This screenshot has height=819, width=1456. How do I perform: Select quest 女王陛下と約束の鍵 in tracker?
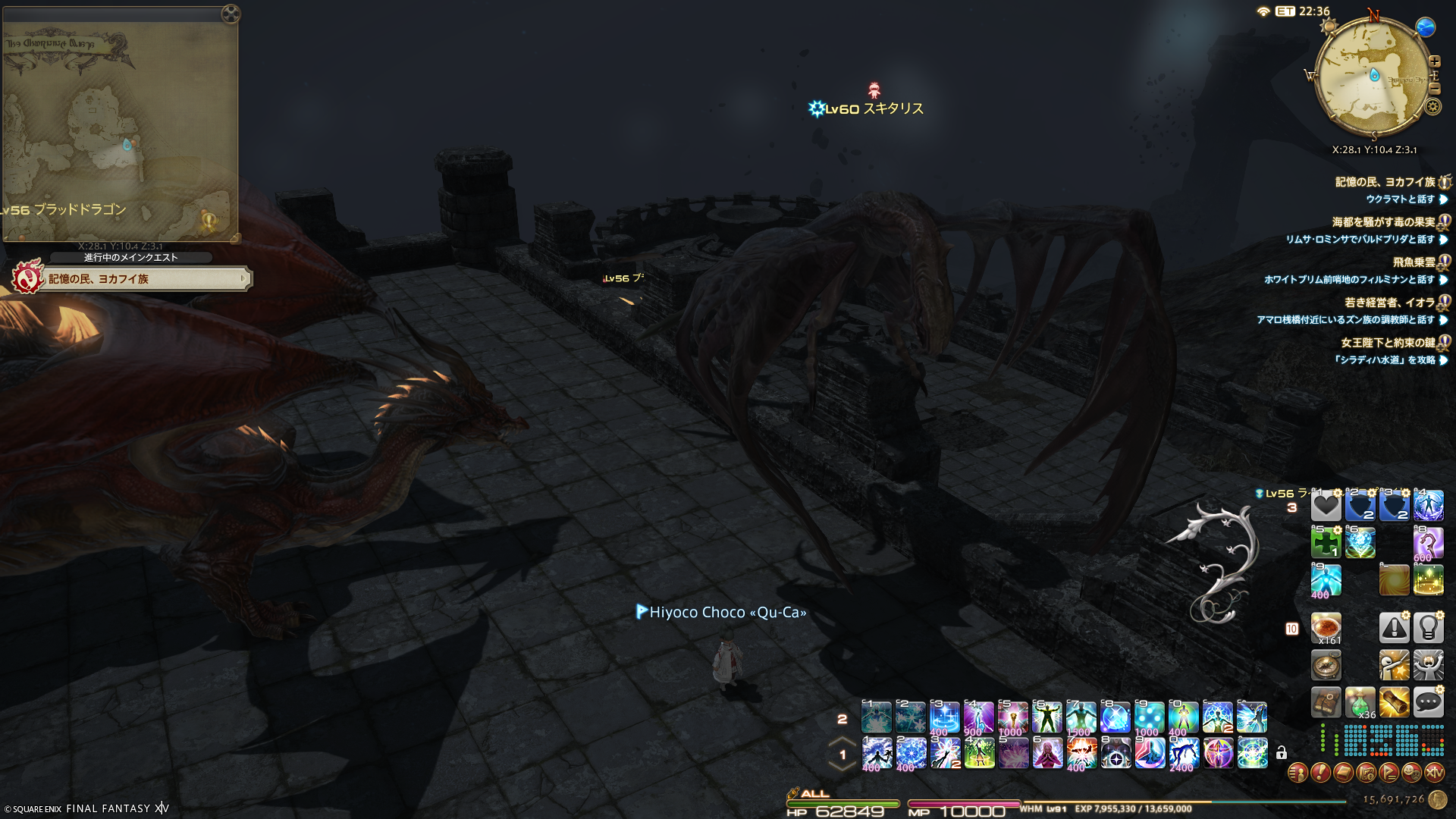(1387, 343)
